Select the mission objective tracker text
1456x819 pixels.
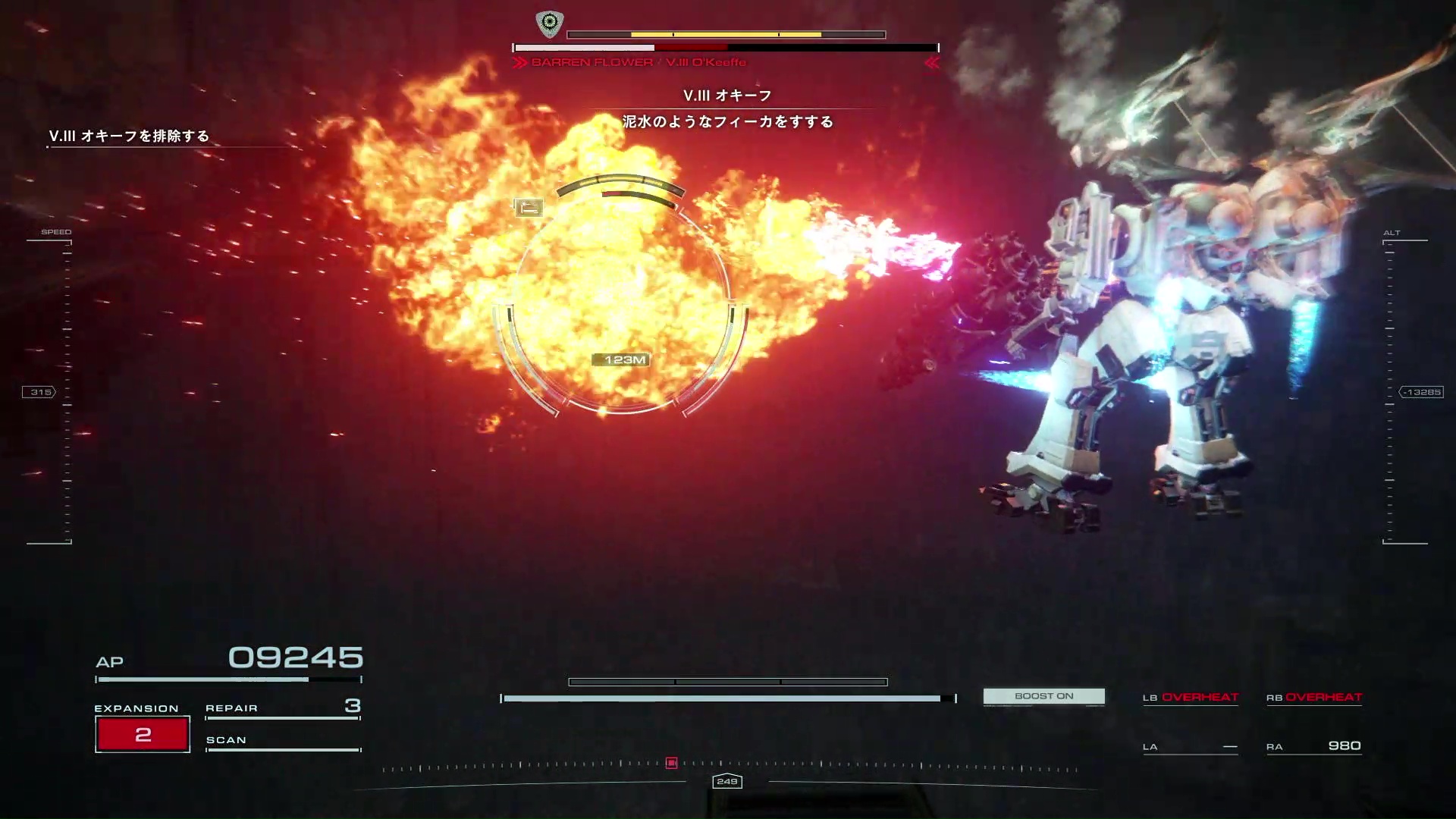(129, 136)
